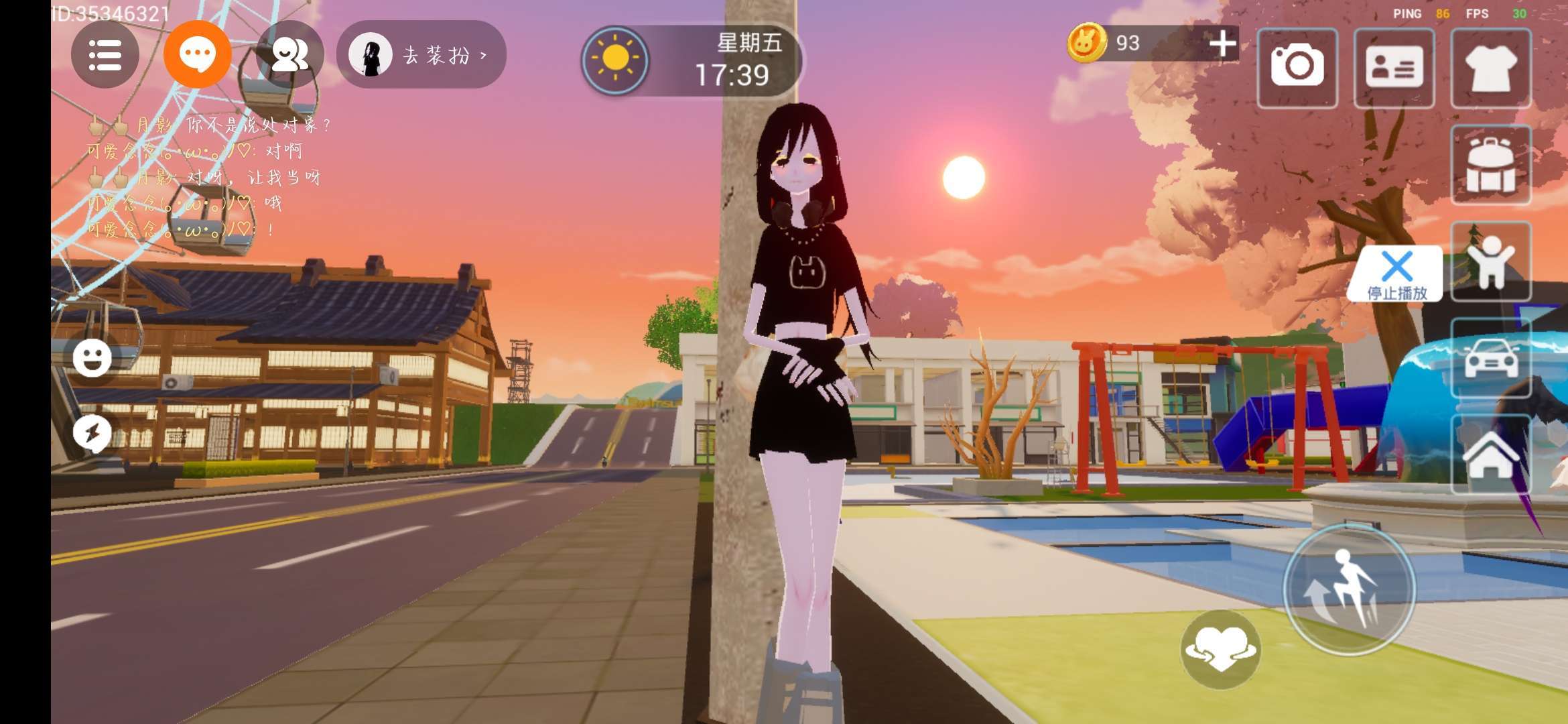
Task: Show the friends list icon
Action: (289, 55)
